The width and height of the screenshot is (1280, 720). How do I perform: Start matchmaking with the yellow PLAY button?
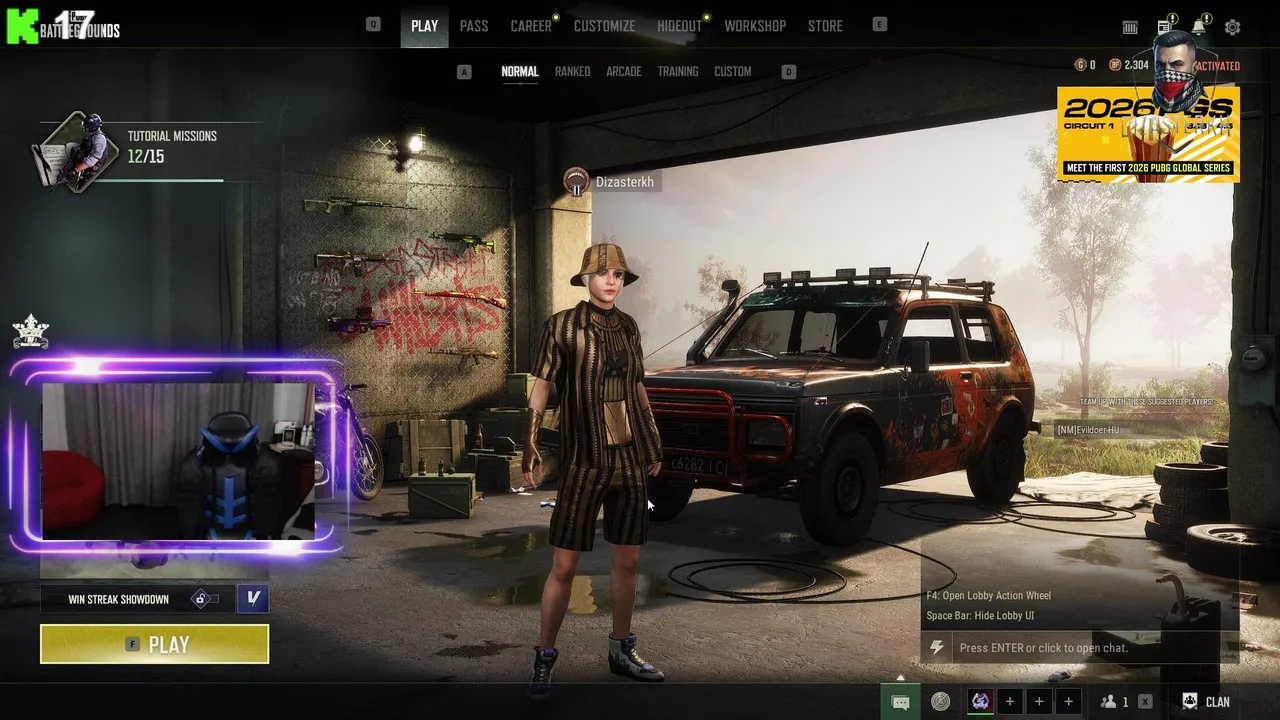154,644
